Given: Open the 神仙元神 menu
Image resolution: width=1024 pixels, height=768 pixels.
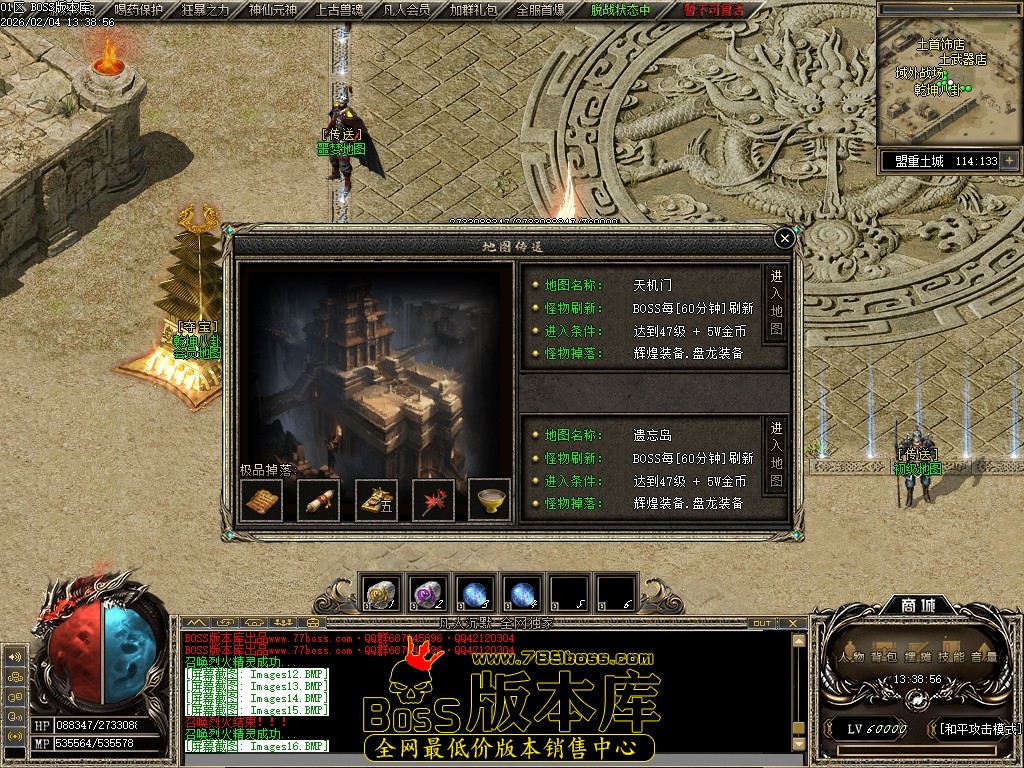Looking at the screenshot, I should (x=273, y=10).
